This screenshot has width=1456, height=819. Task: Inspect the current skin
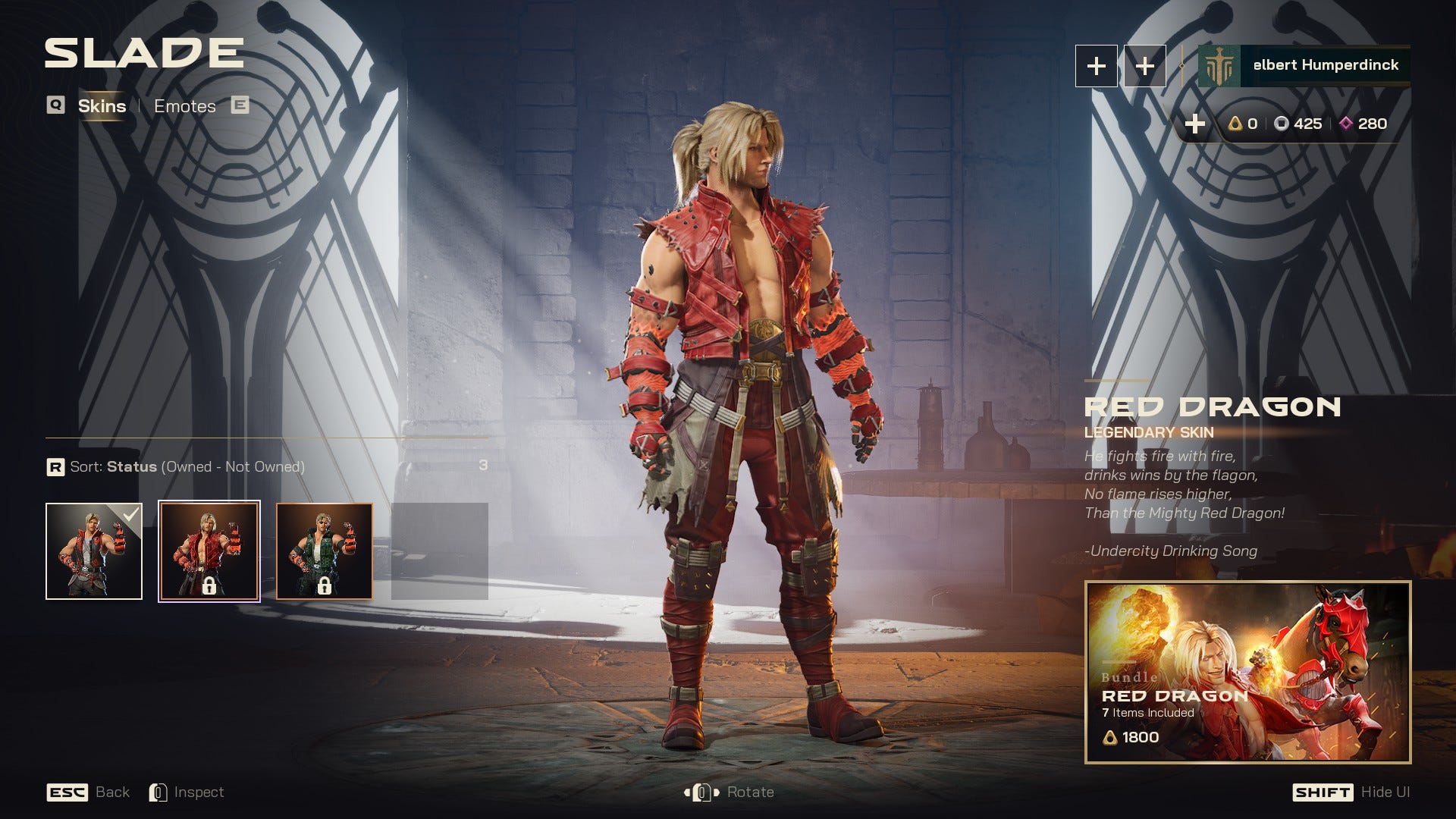187,792
